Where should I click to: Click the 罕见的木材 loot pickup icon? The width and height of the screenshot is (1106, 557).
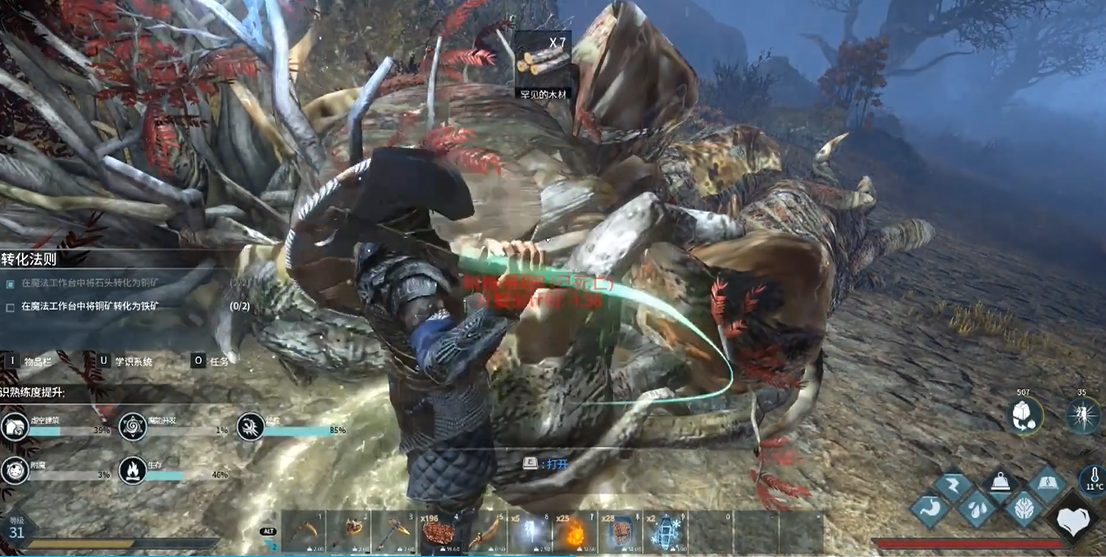[543, 58]
